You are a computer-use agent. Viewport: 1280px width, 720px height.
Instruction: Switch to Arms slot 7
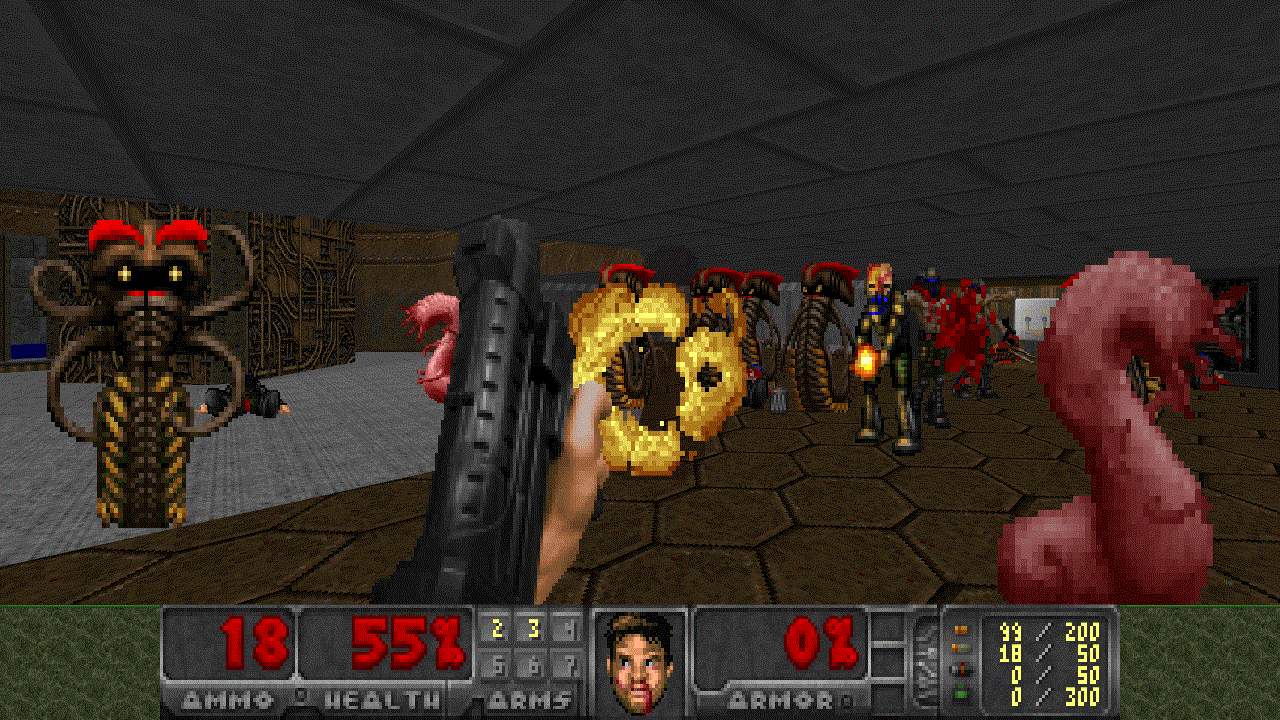click(567, 663)
